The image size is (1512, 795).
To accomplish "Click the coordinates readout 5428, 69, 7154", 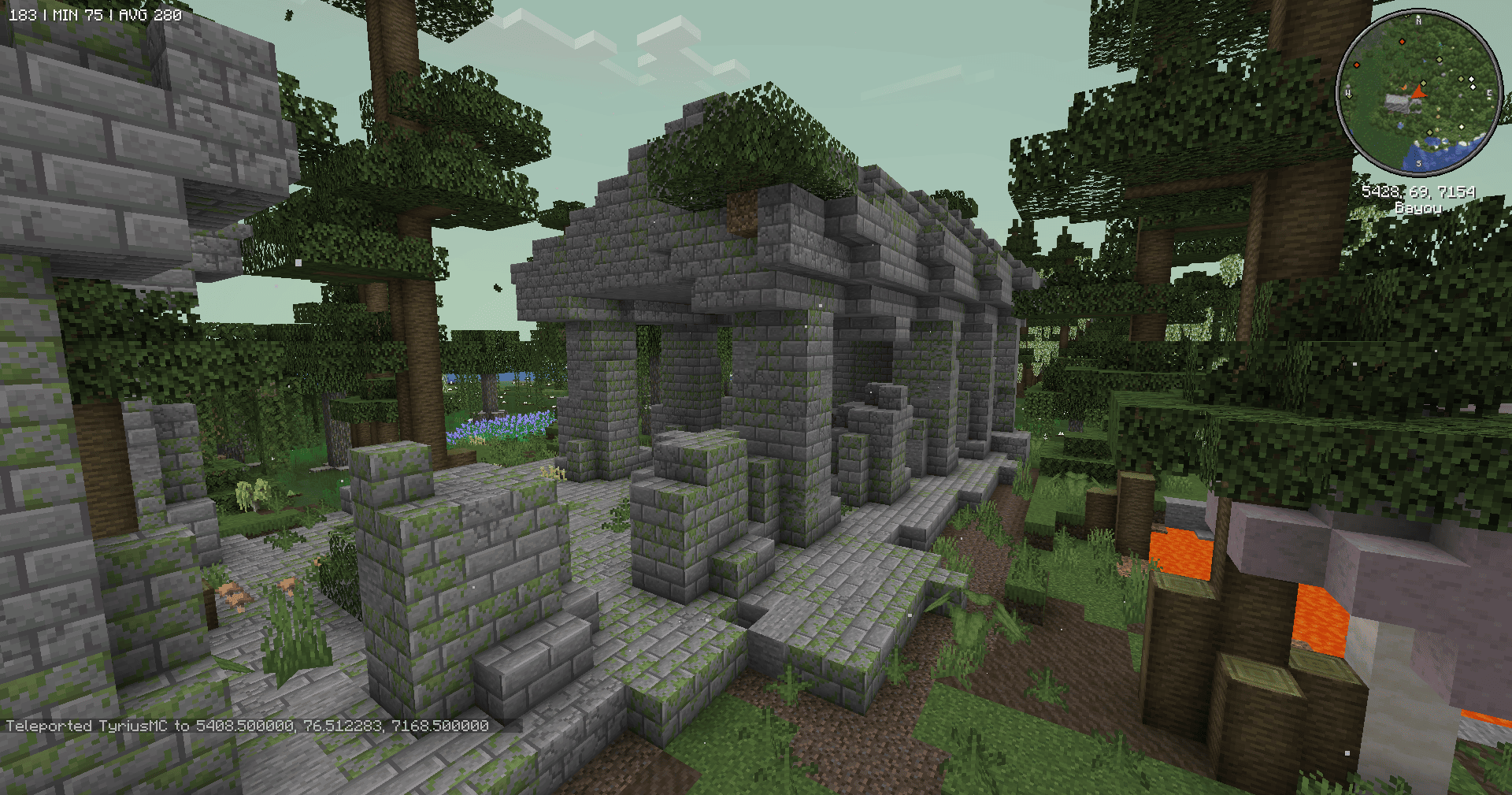I will pos(1420,192).
